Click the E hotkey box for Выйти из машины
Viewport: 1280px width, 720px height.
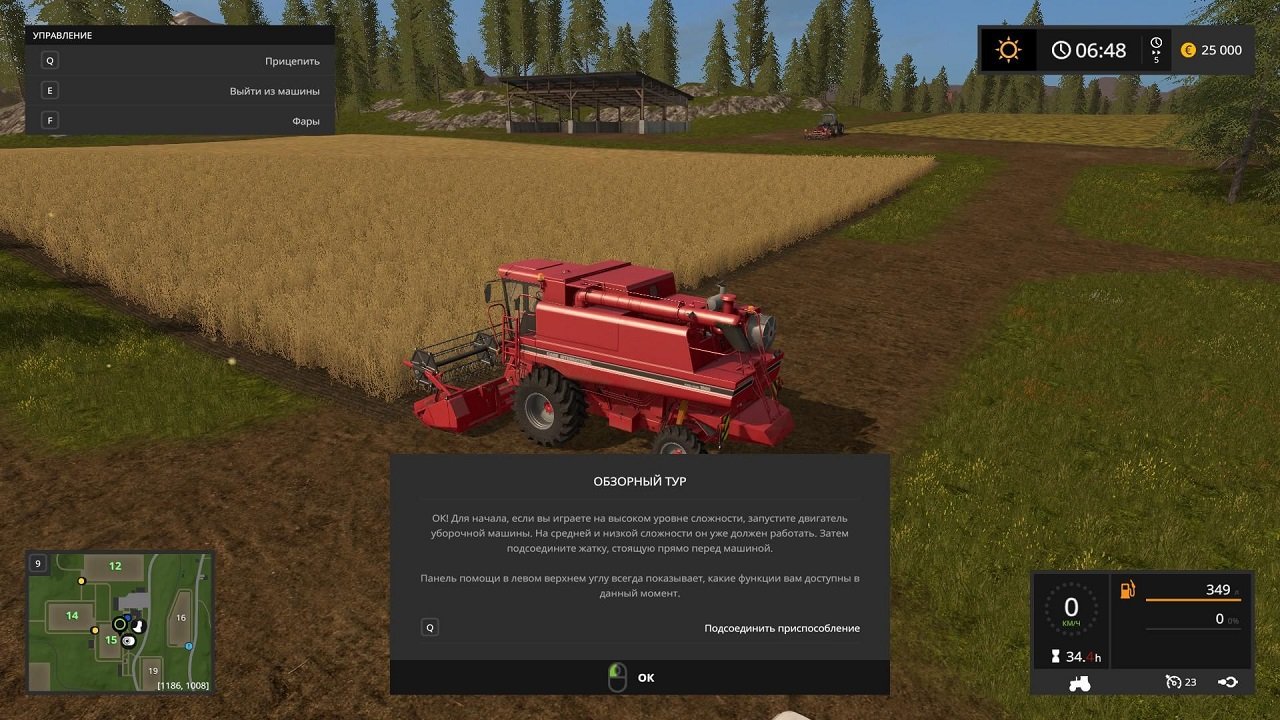[48, 90]
